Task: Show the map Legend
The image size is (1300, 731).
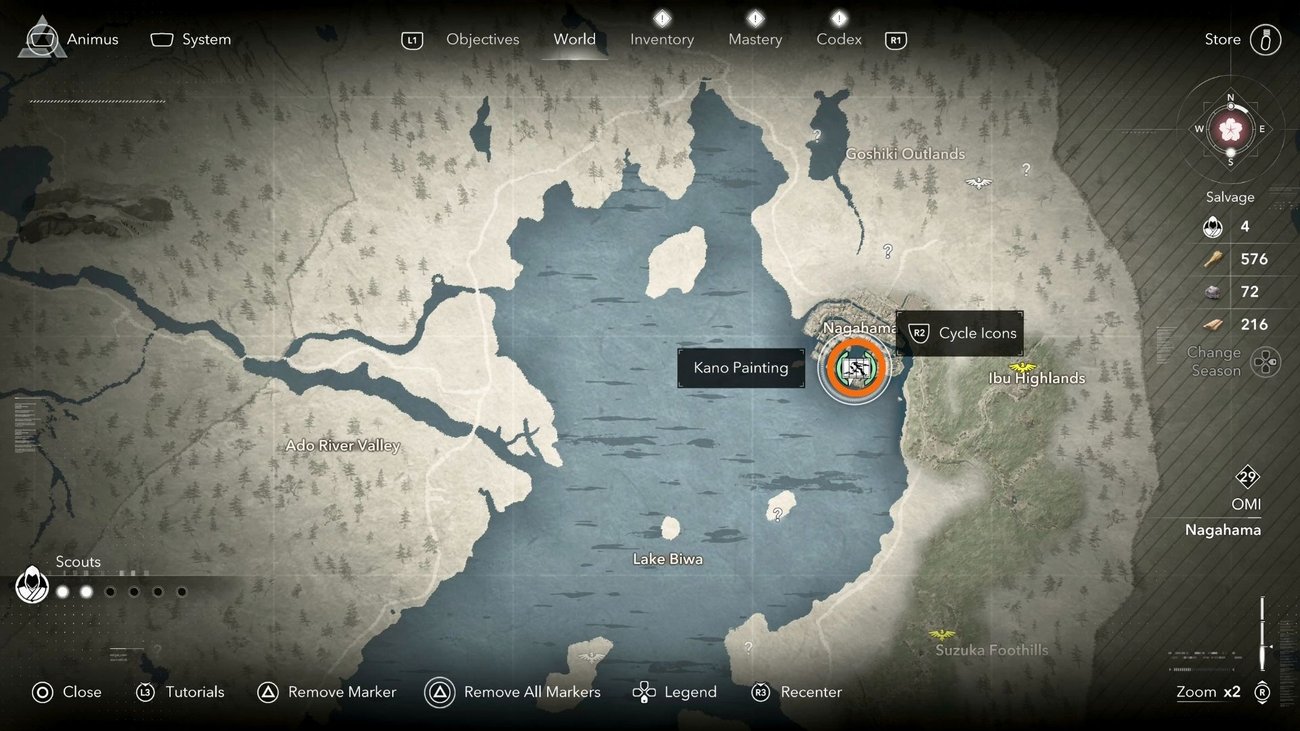Action: click(675, 692)
